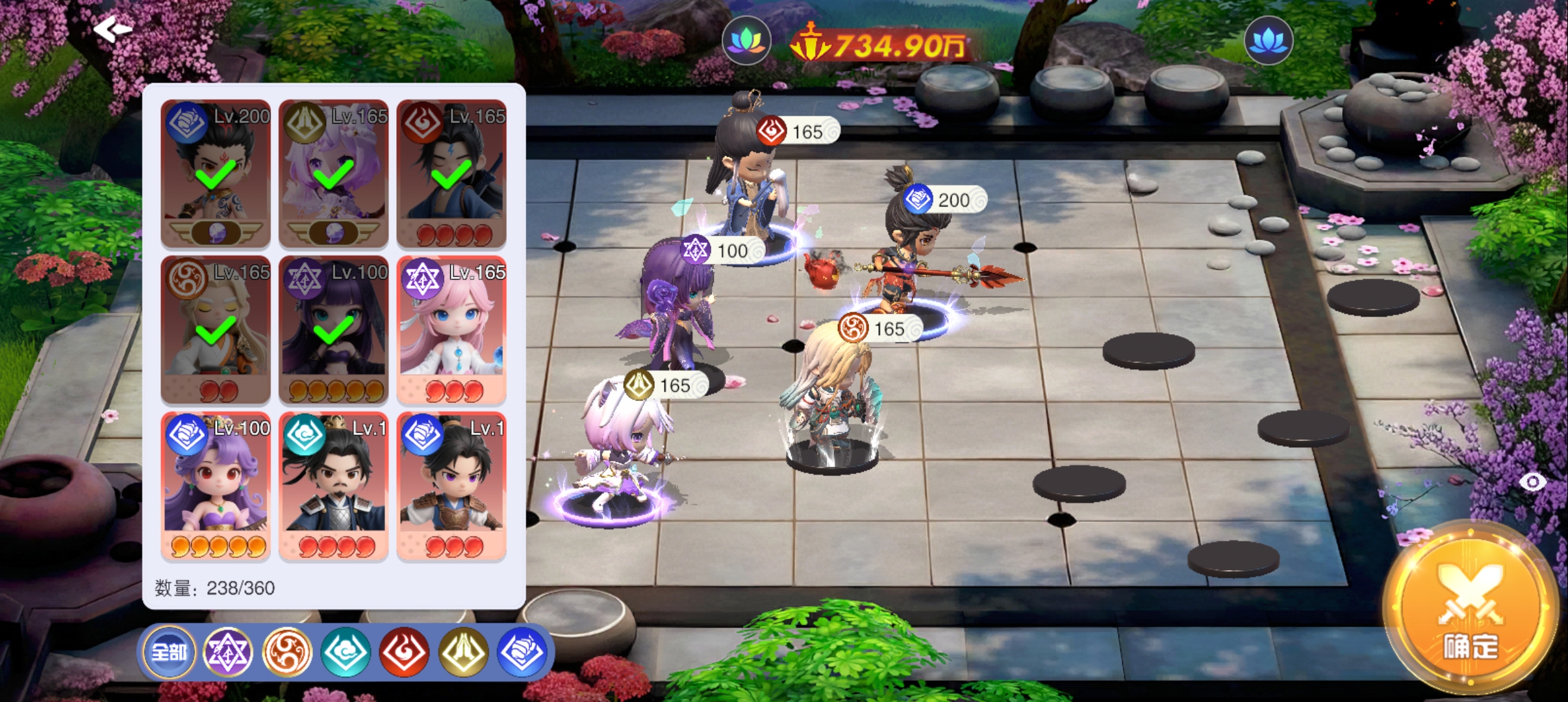Confirm formation with the 确定 button
Screen dimensions: 1568x702
[x=1471, y=609]
